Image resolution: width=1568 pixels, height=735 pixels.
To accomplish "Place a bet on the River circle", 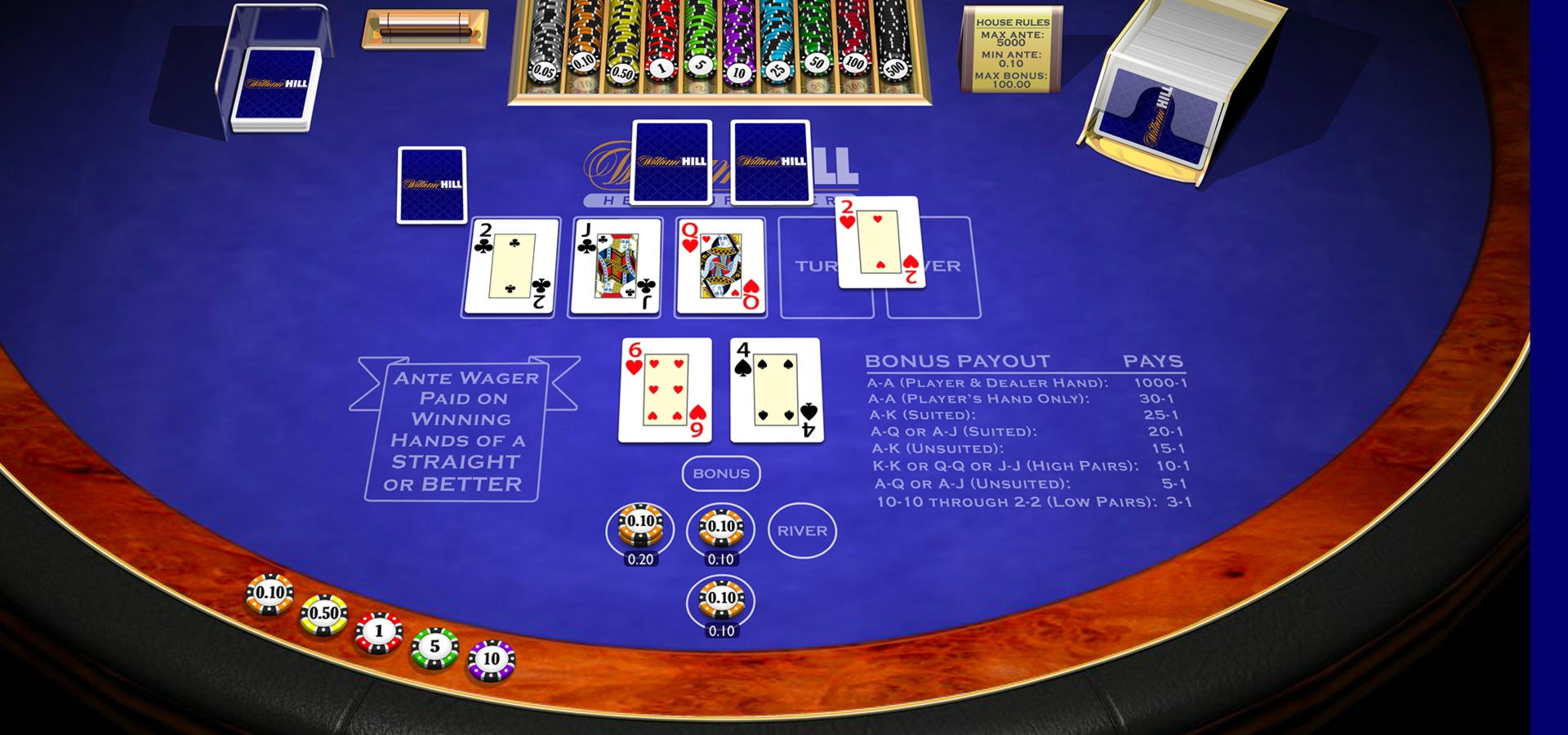I will (802, 531).
